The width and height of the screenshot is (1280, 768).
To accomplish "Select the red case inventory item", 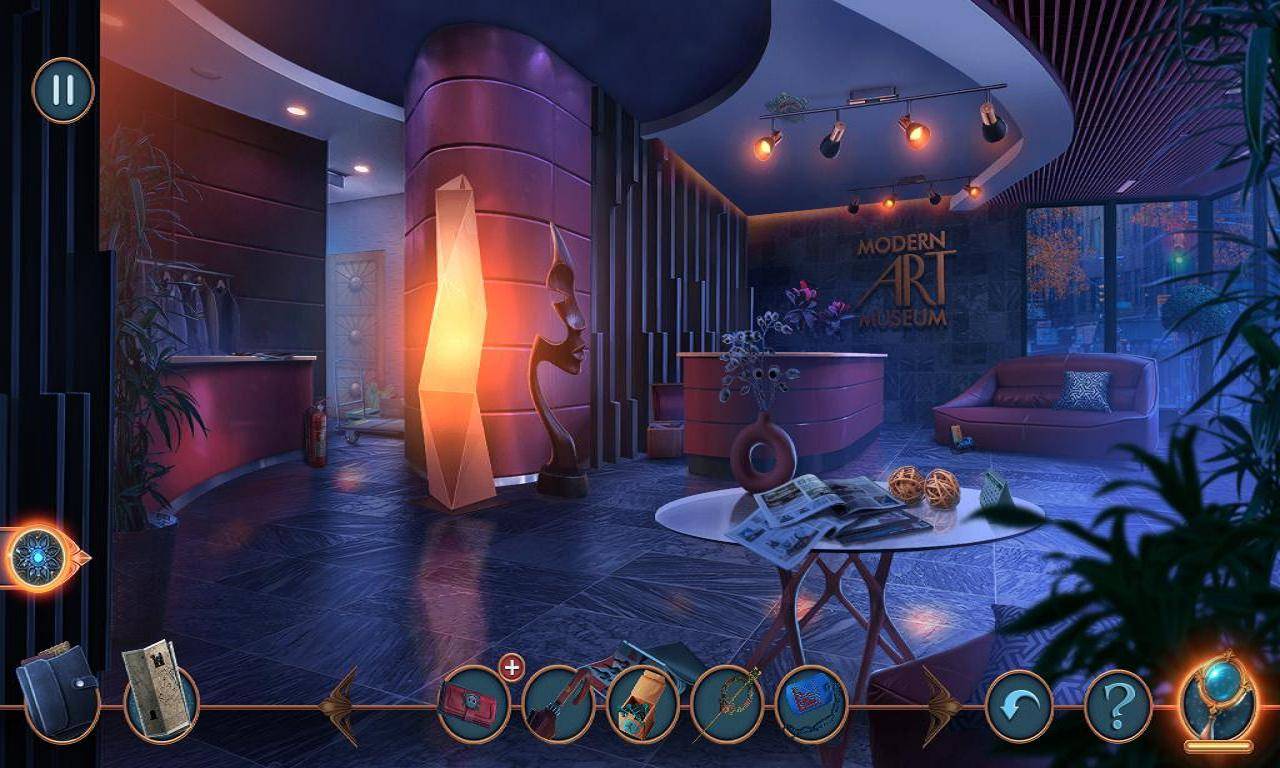I will [474, 705].
